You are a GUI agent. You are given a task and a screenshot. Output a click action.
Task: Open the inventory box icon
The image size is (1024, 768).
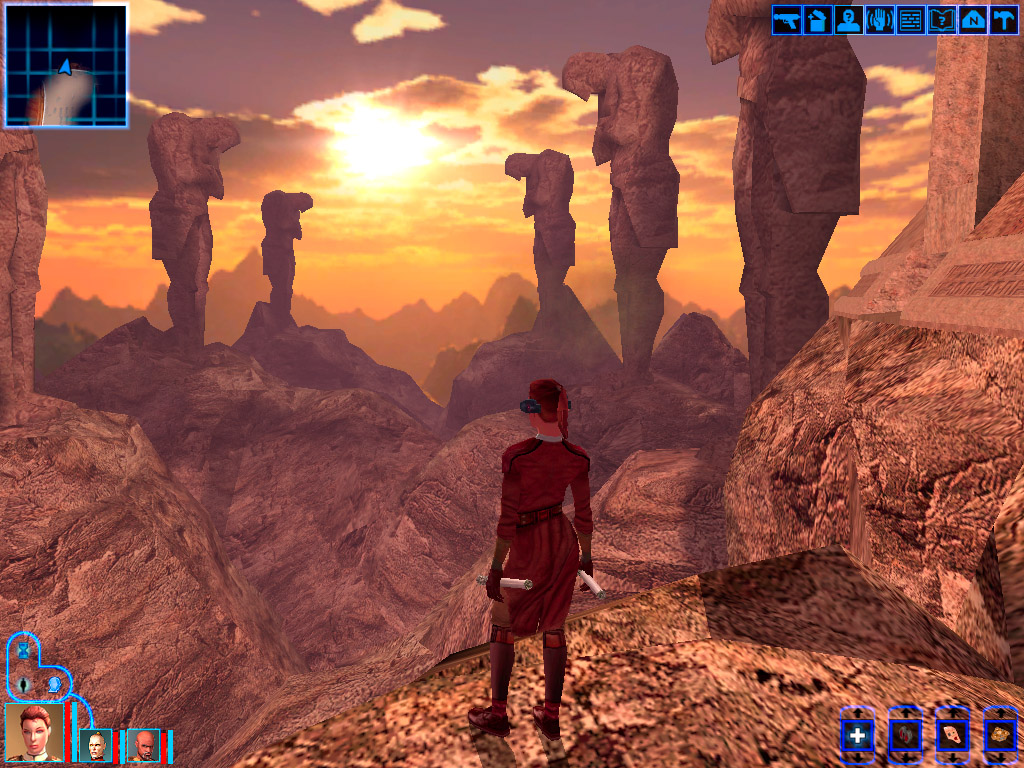[x=818, y=20]
